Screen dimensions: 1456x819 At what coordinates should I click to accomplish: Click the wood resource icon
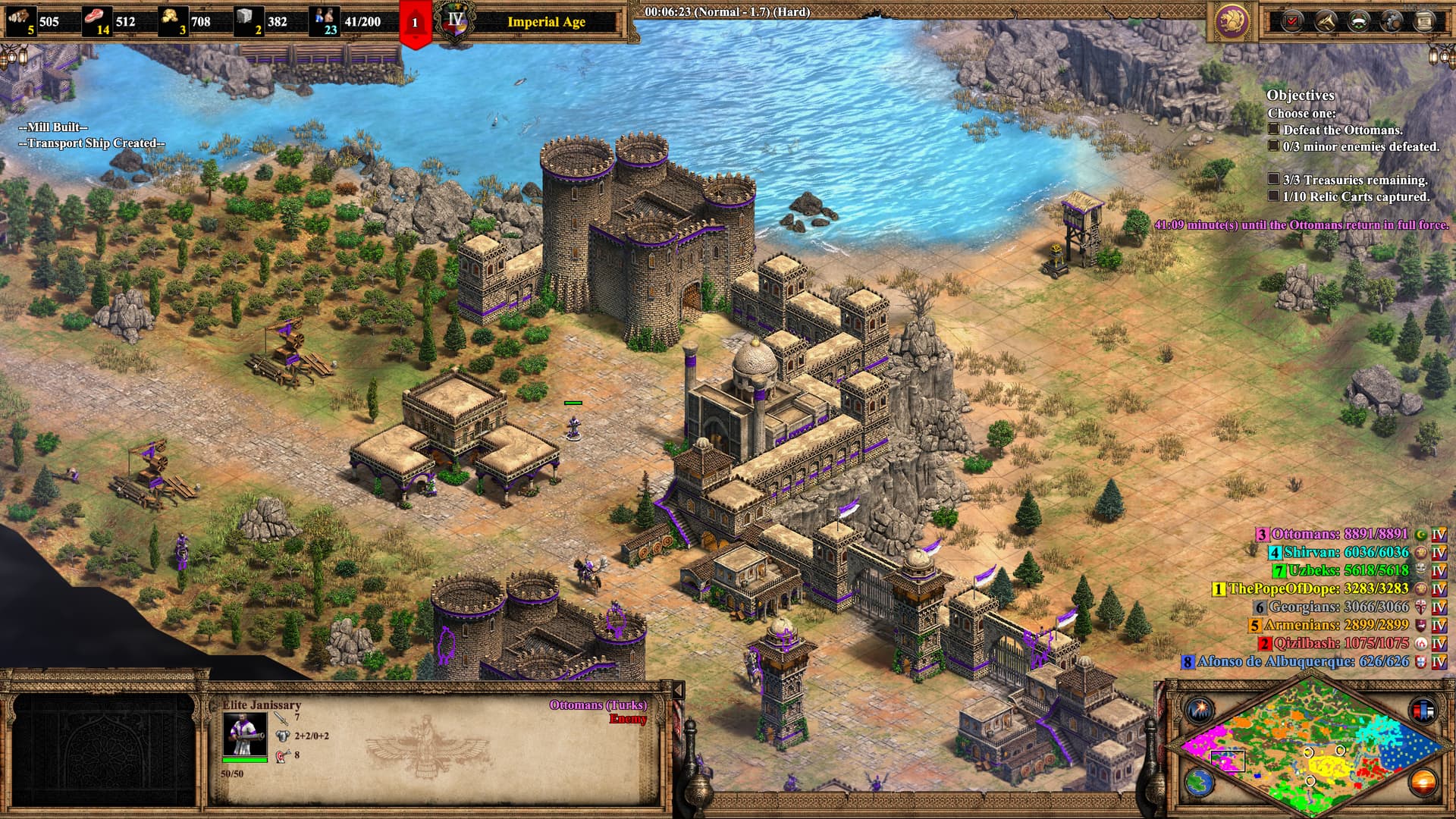tap(21, 18)
